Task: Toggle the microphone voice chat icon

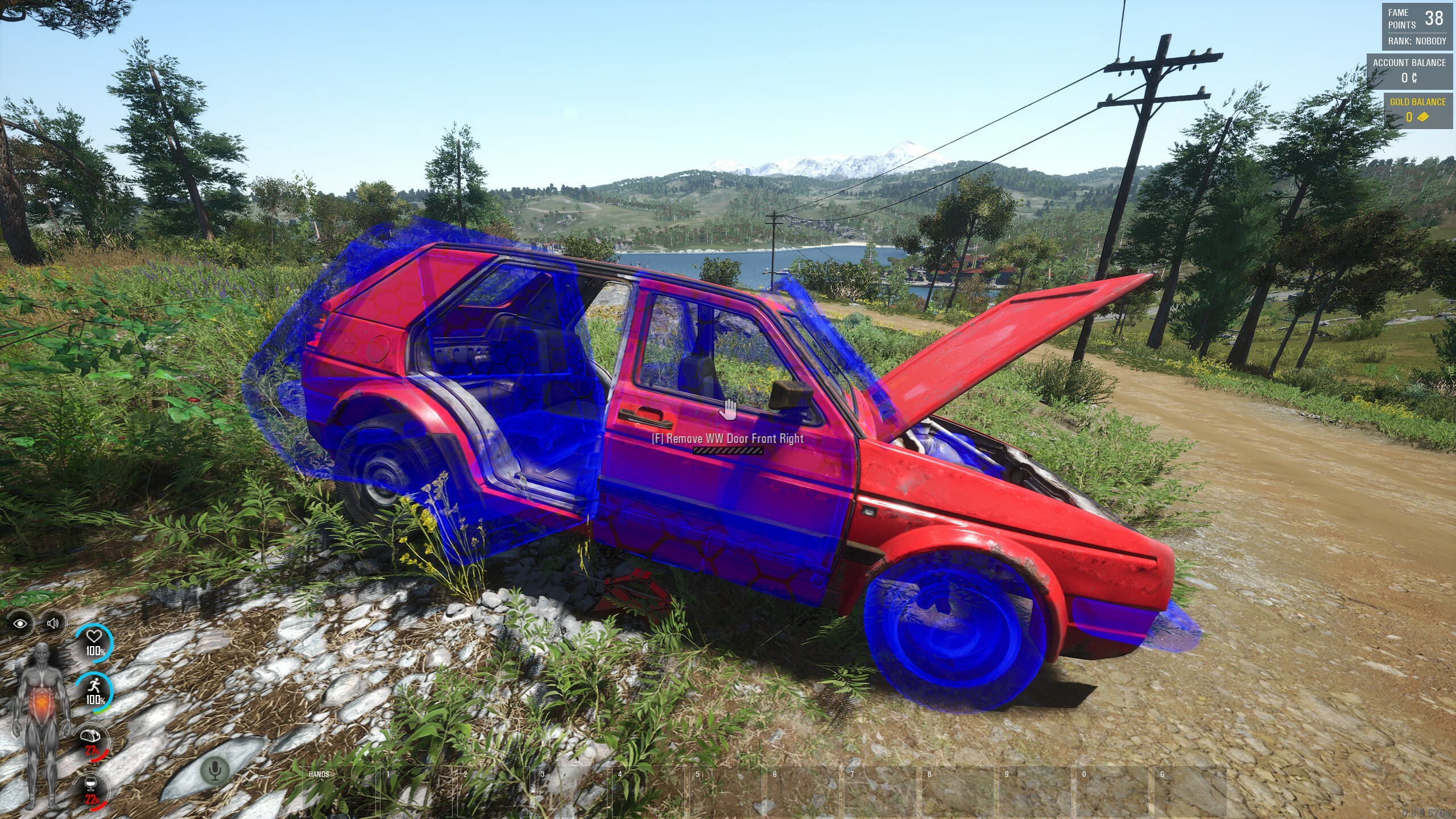Action: tap(215, 771)
